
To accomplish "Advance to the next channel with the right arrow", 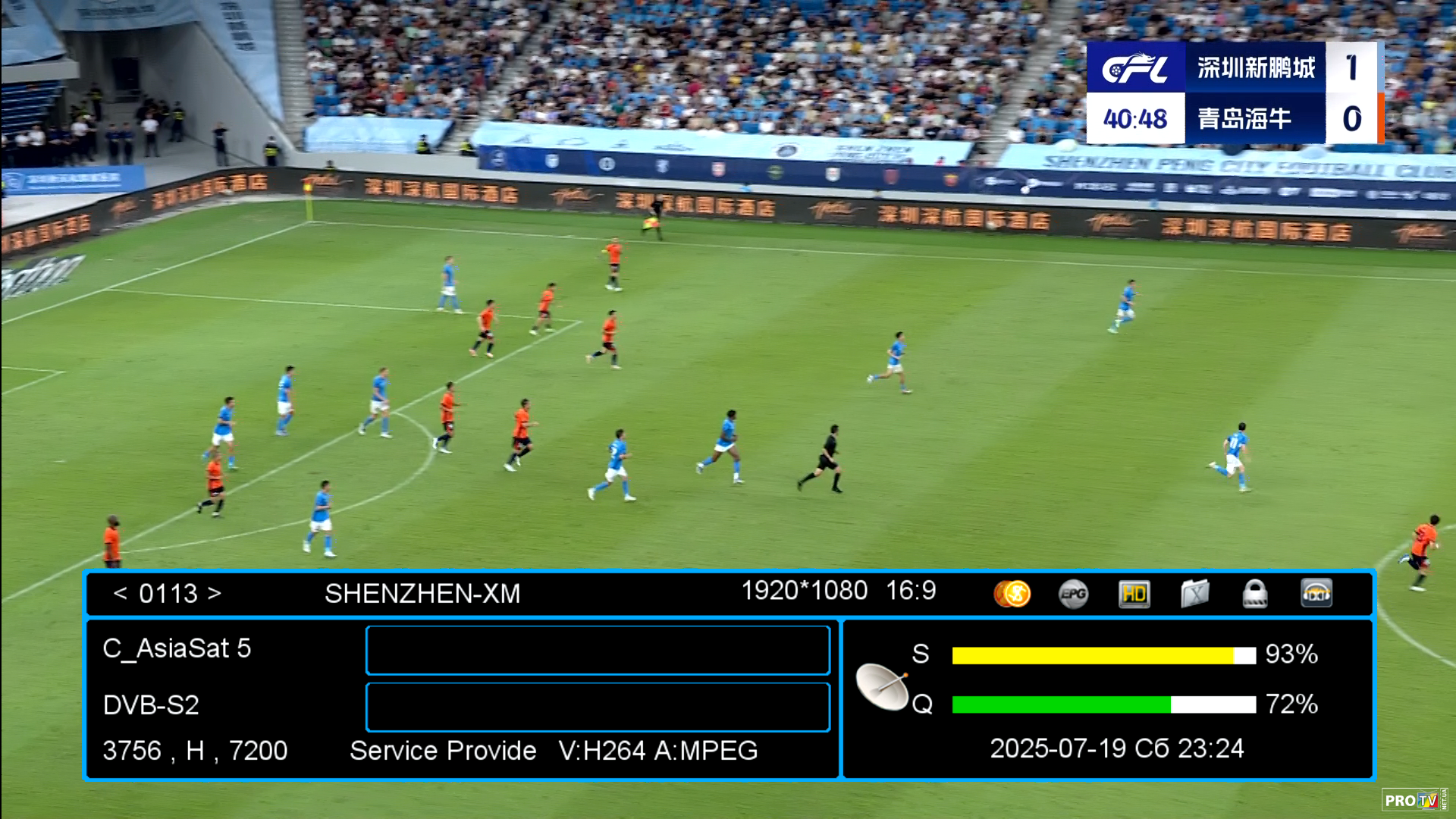I will pyautogui.click(x=215, y=593).
